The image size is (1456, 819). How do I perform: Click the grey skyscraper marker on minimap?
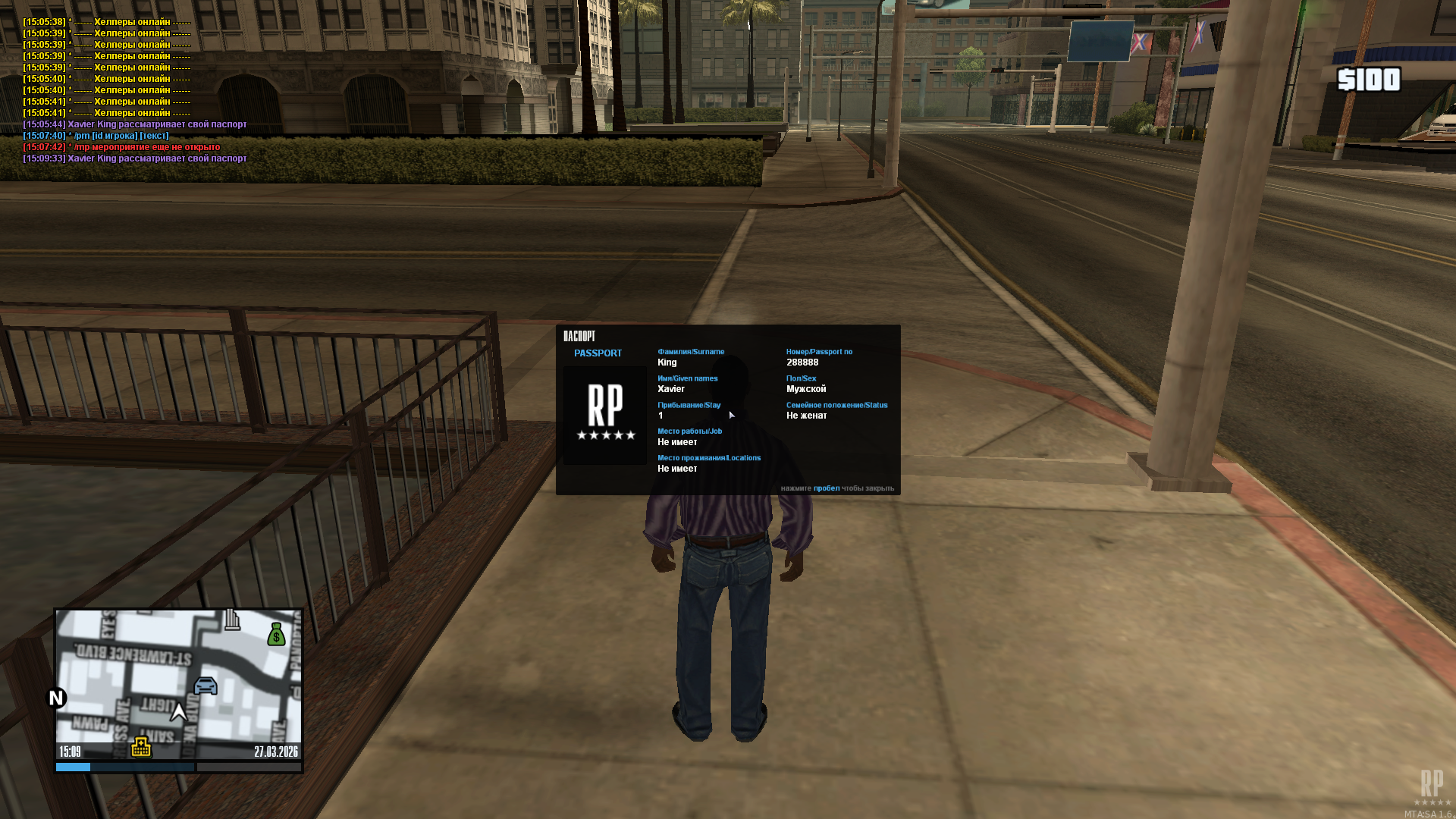click(232, 620)
